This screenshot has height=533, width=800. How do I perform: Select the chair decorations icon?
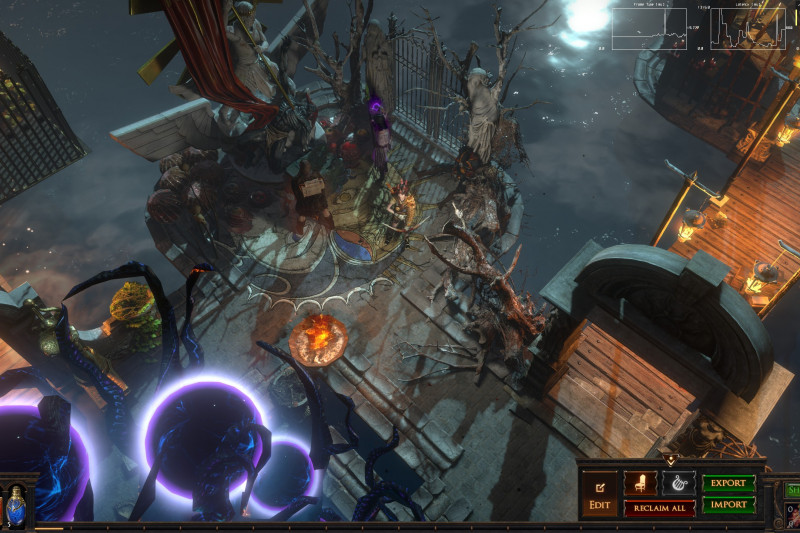tap(640, 483)
